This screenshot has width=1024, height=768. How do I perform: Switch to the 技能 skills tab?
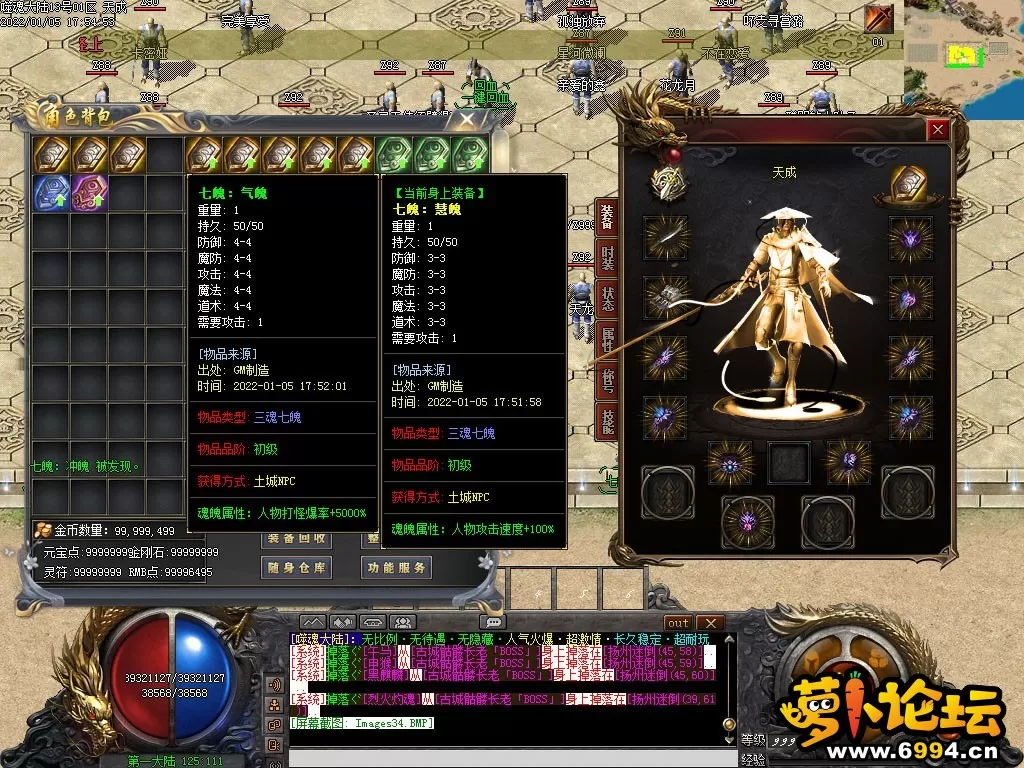point(607,421)
